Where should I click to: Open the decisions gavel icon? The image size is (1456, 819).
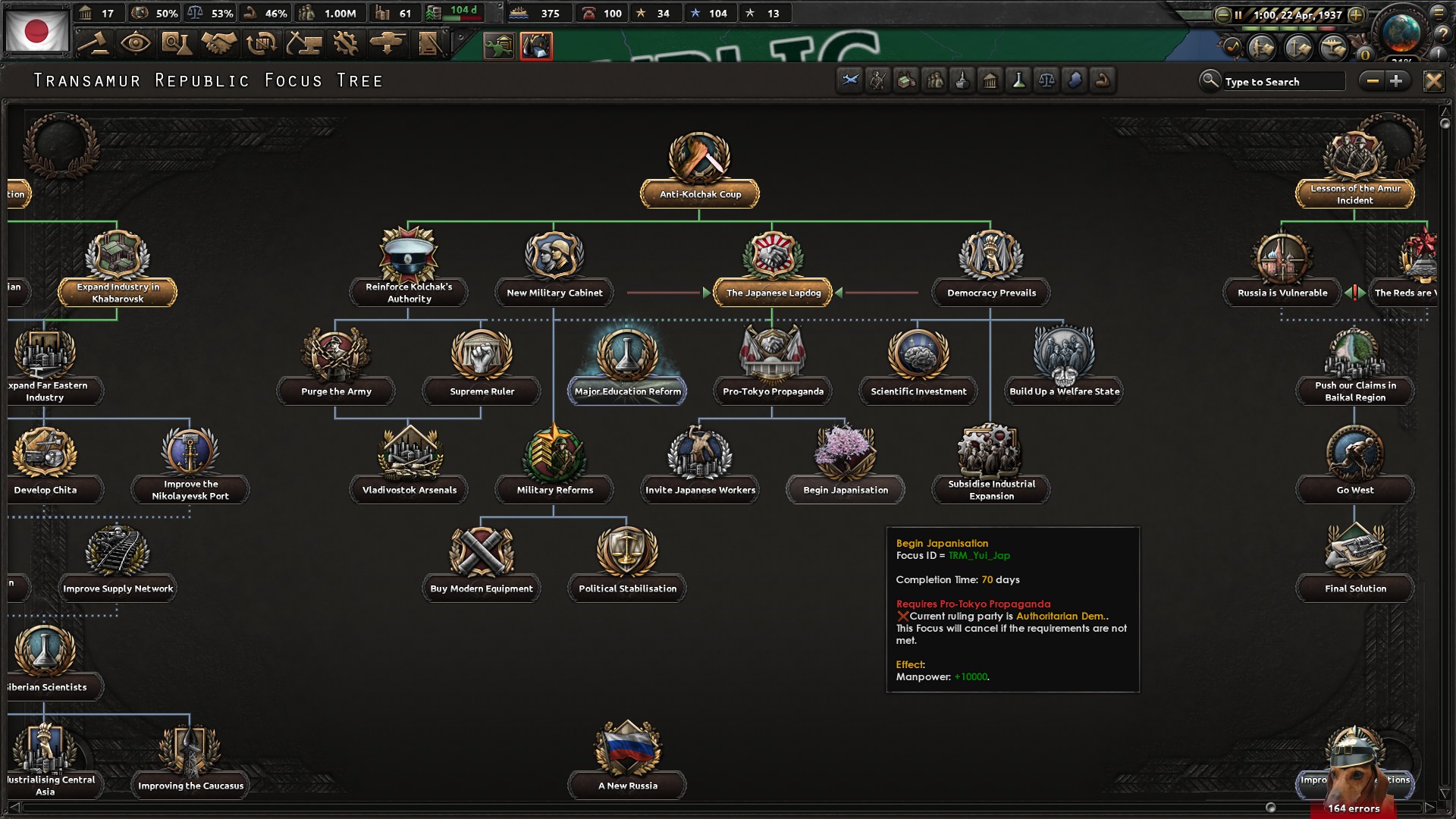pyautogui.click(x=95, y=44)
